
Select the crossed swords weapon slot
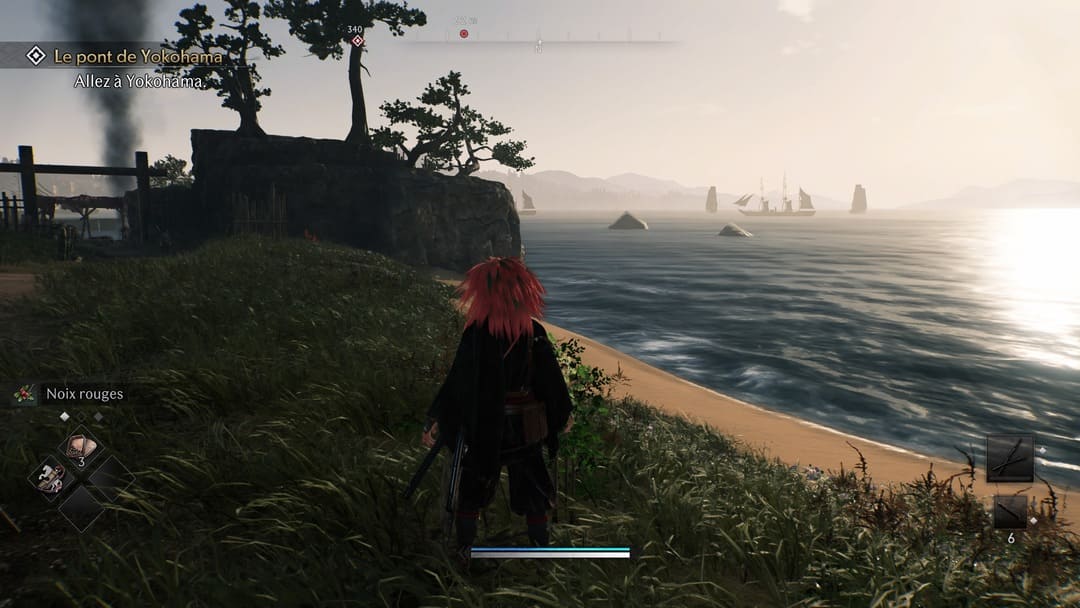[x=1009, y=458]
